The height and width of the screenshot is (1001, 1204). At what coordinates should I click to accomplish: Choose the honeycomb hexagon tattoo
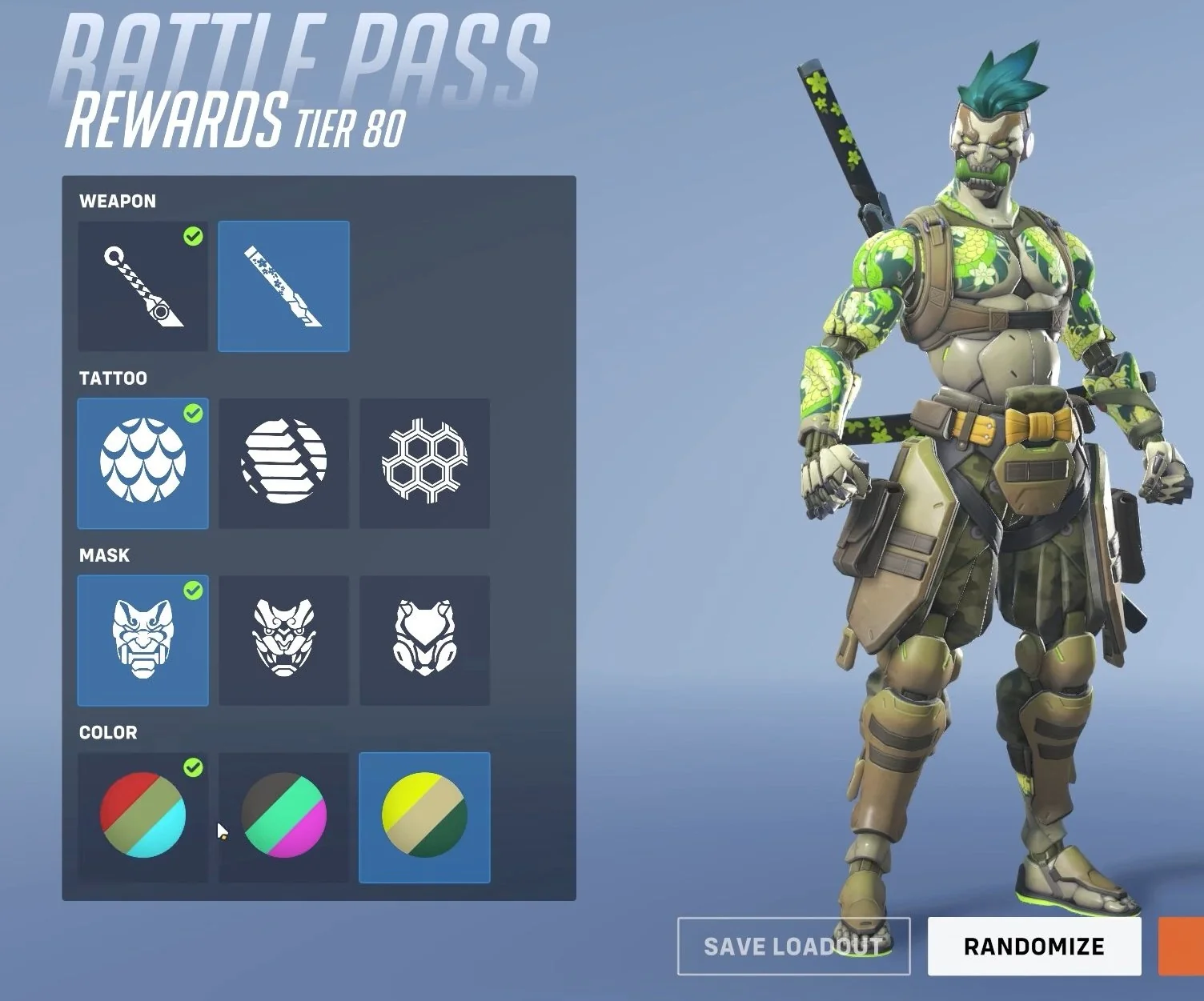coord(424,463)
